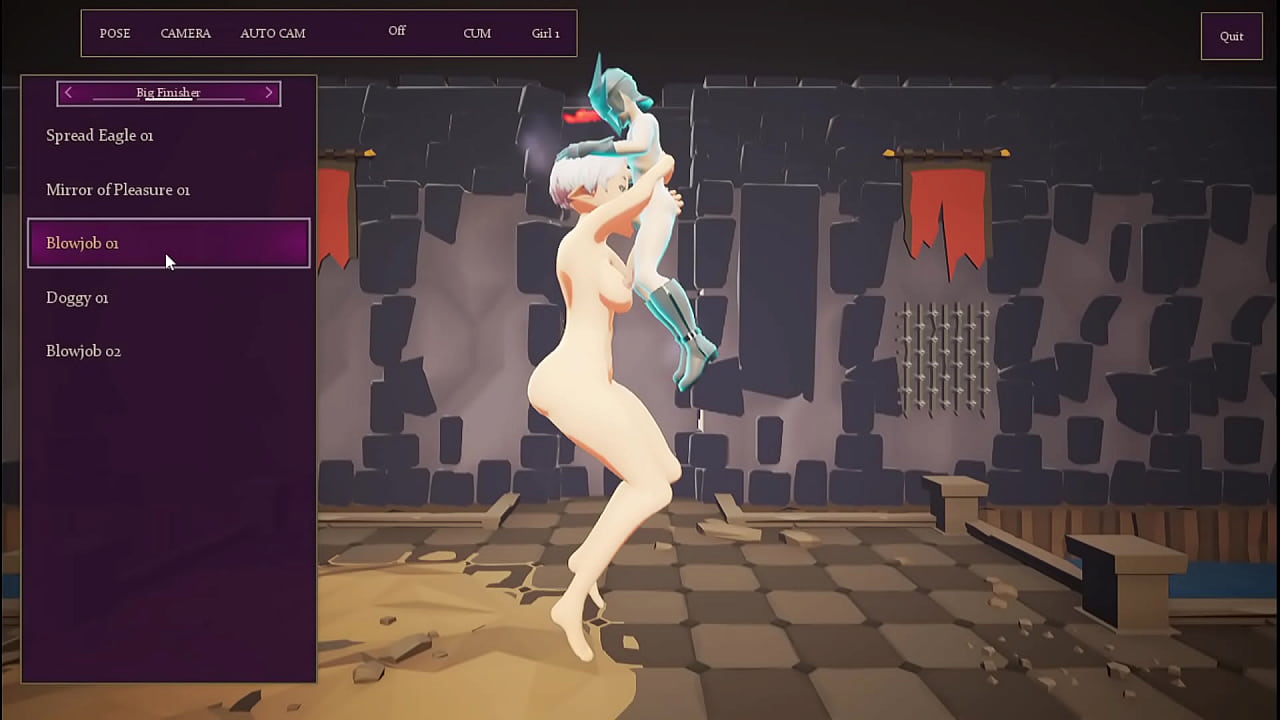The height and width of the screenshot is (720, 1280).
Task: Click the Quit button
Action: (1231, 36)
